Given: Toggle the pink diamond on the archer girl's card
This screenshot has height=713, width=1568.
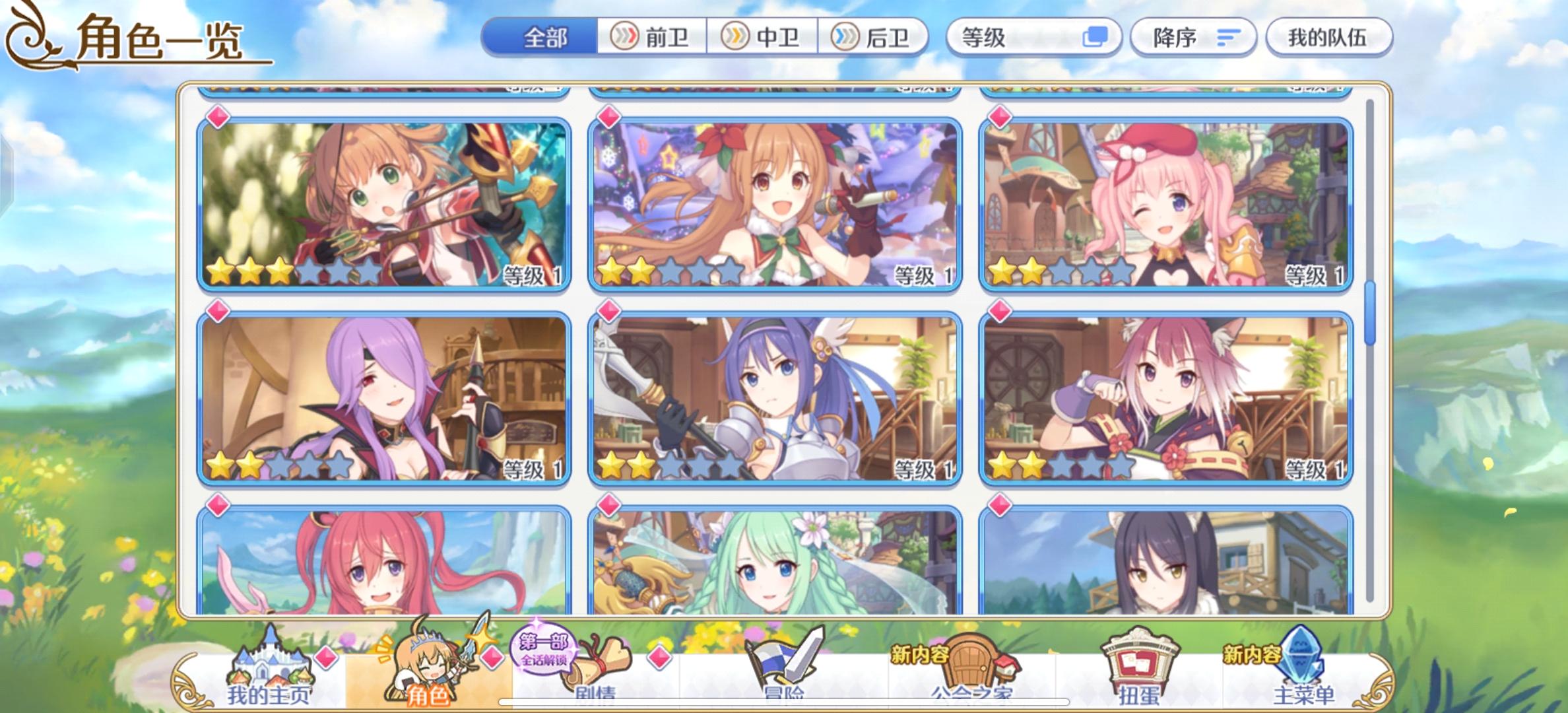Looking at the screenshot, I should [218, 117].
